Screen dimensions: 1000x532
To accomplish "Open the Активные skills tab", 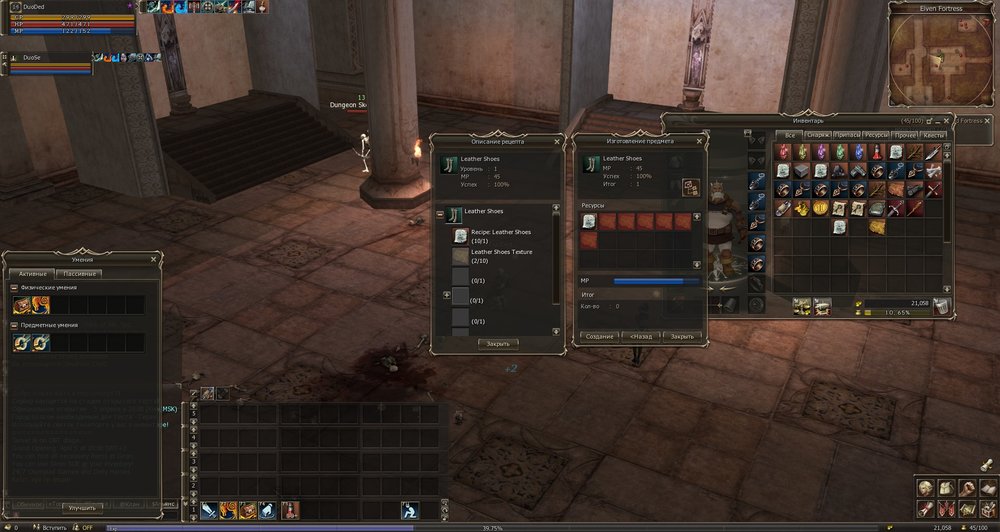I will [29, 273].
